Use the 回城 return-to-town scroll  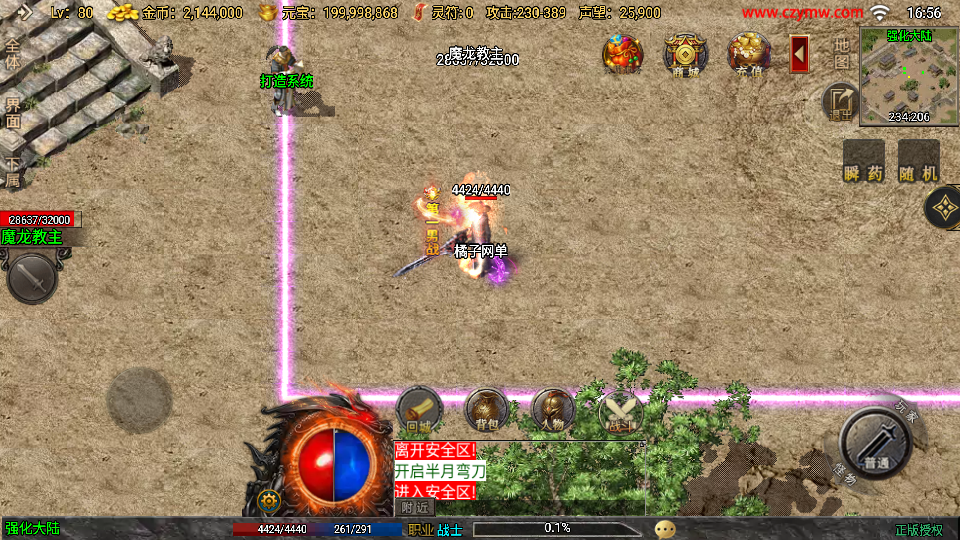tap(419, 410)
